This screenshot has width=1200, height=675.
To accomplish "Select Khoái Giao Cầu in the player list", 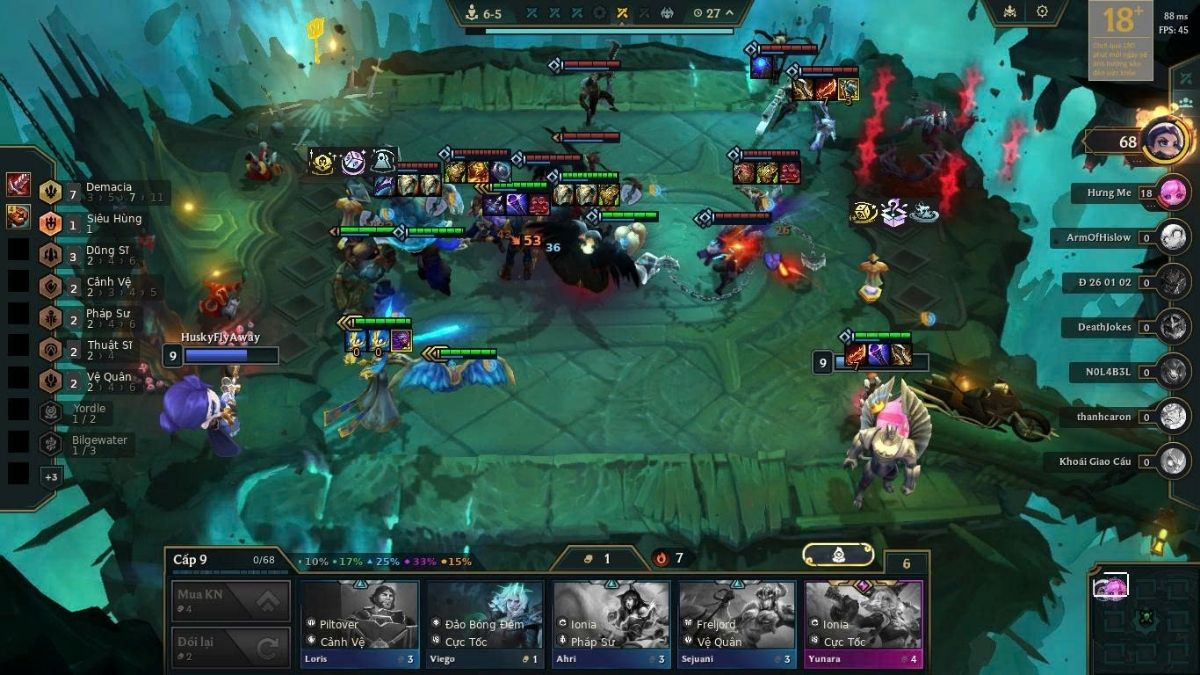I will (x=1174, y=461).
